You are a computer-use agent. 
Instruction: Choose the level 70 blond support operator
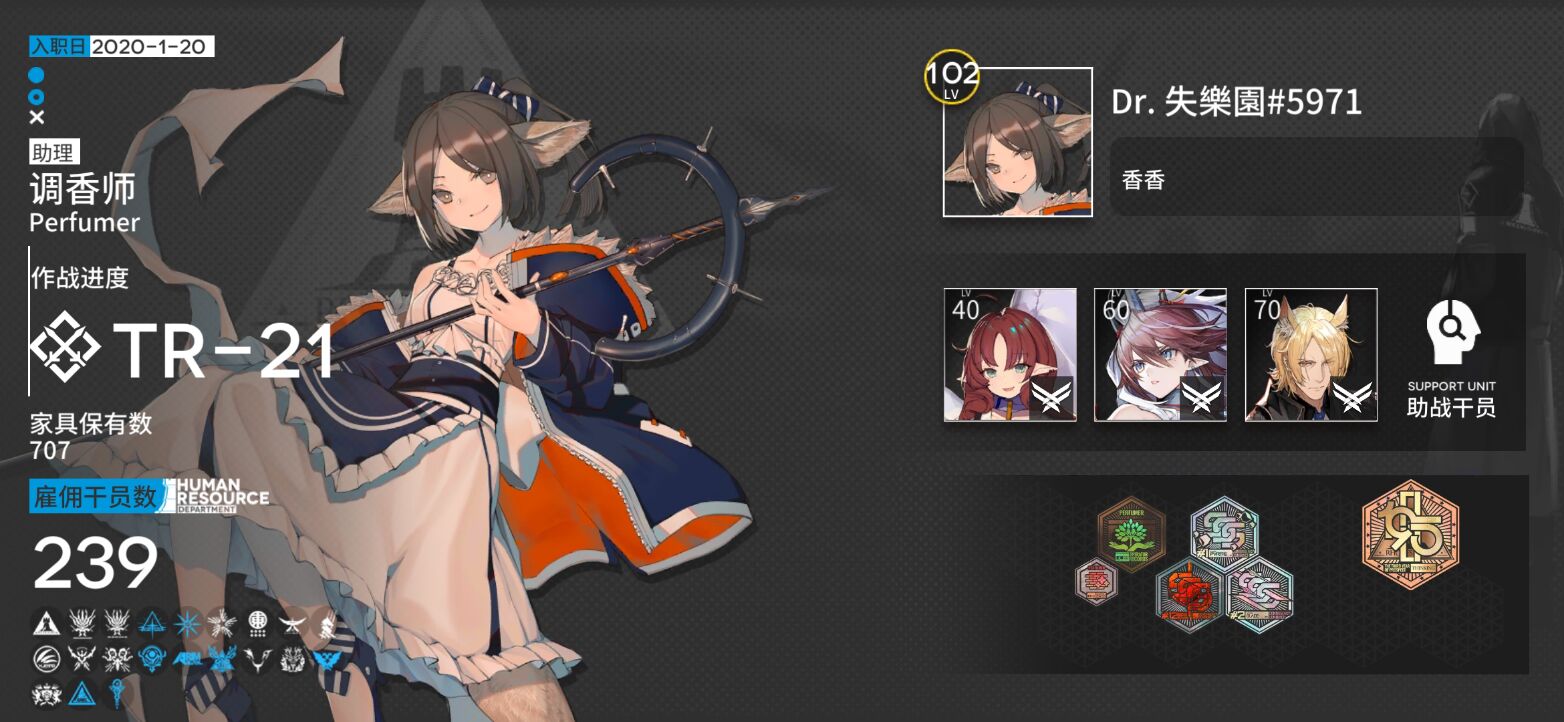(1311, 355)
